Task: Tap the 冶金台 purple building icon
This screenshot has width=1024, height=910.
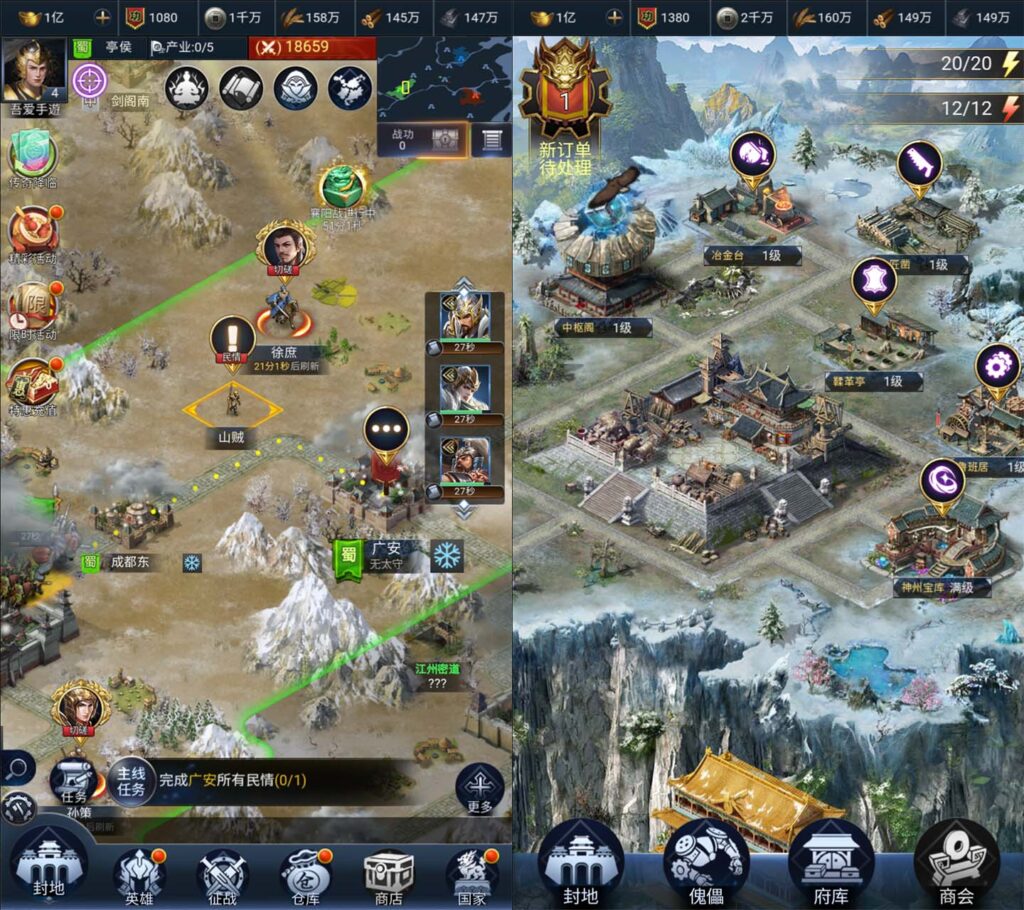Action: coord(753,157)
